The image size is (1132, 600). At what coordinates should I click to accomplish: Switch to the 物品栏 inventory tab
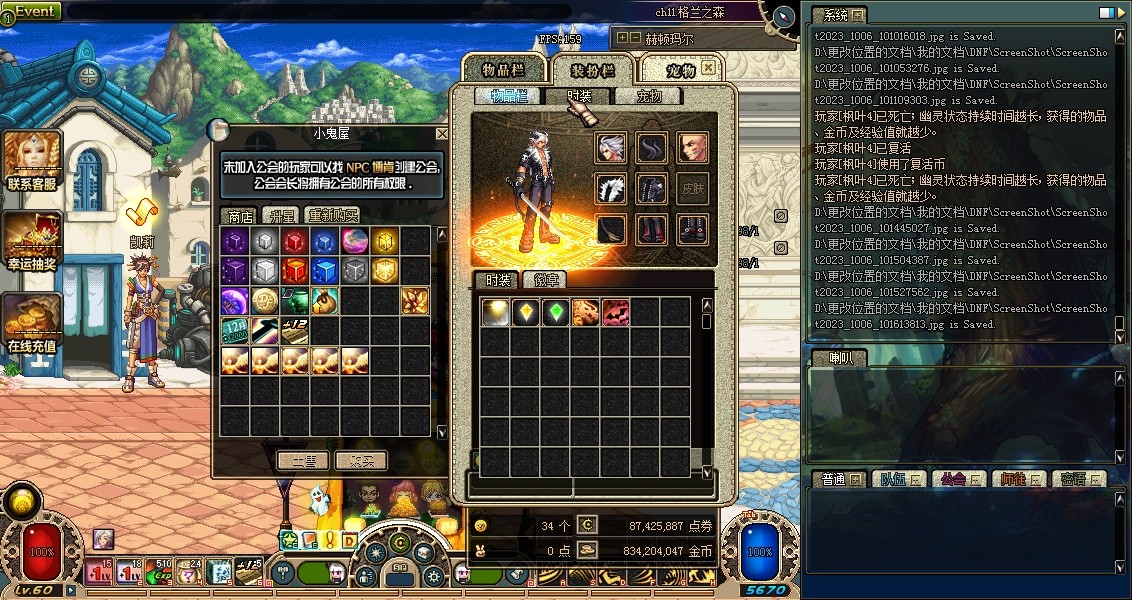504,70
